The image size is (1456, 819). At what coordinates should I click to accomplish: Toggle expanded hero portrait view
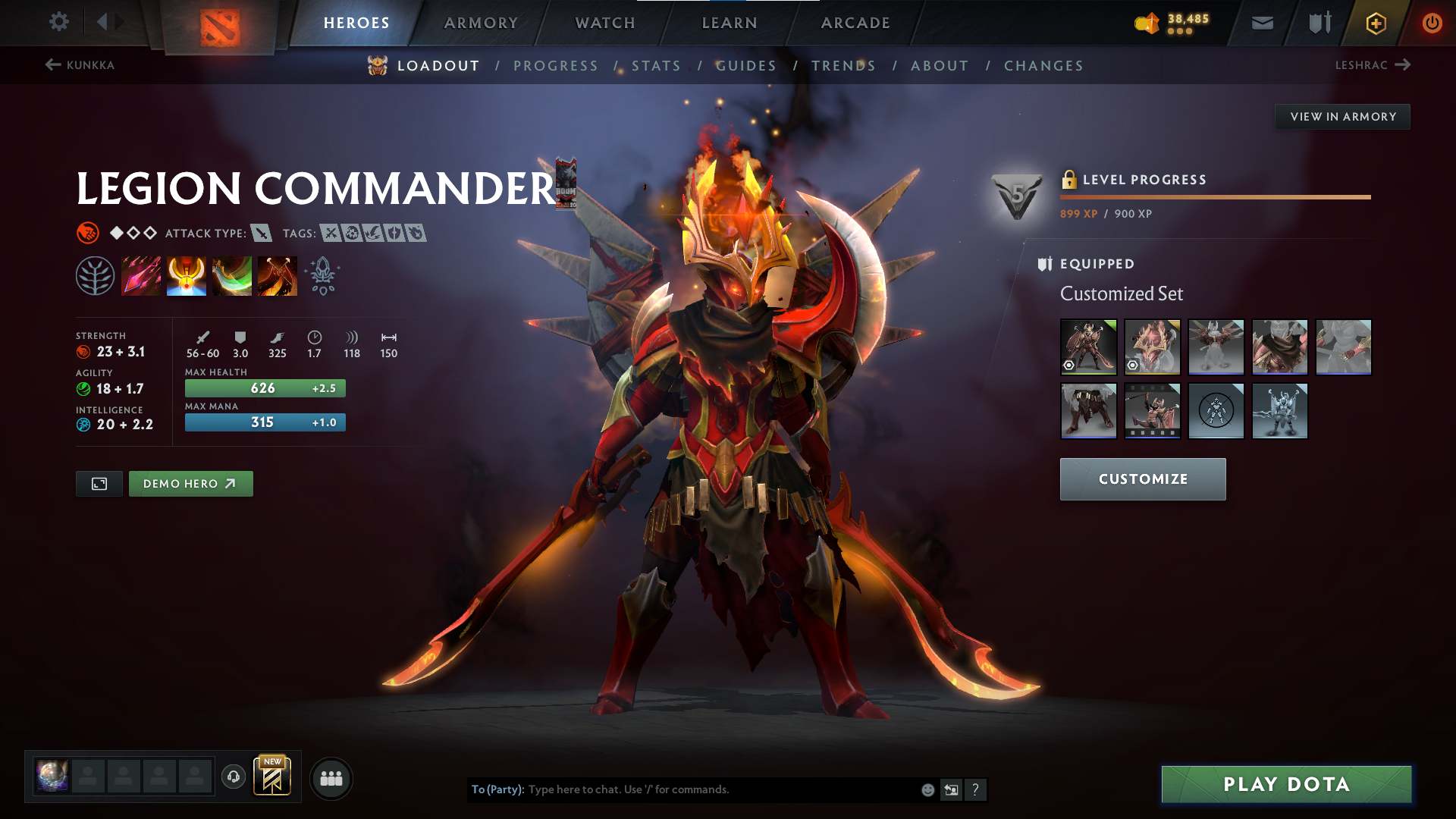[99, 483]
